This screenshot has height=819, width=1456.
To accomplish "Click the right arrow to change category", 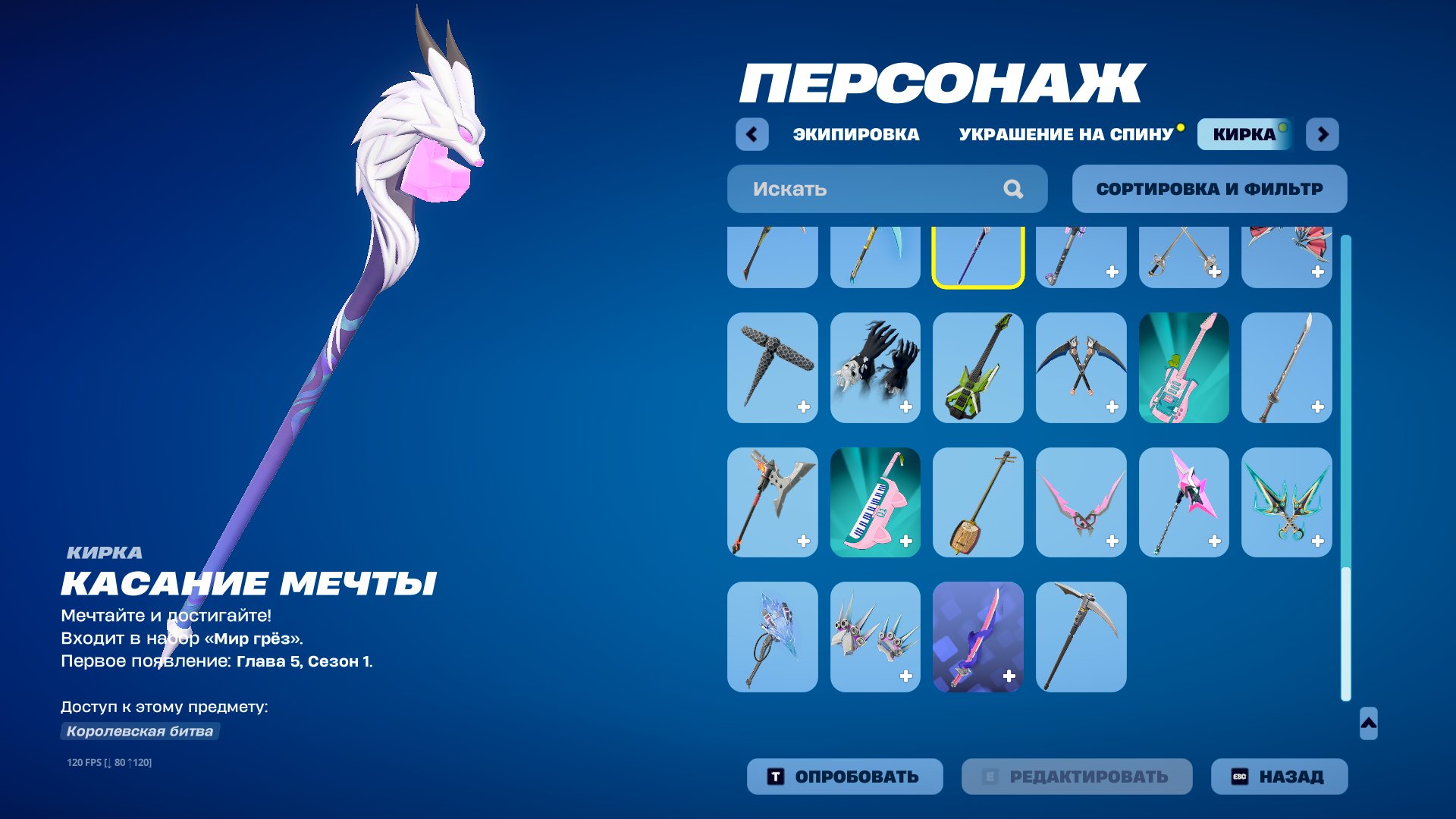I will click(x=1322, y=133).
